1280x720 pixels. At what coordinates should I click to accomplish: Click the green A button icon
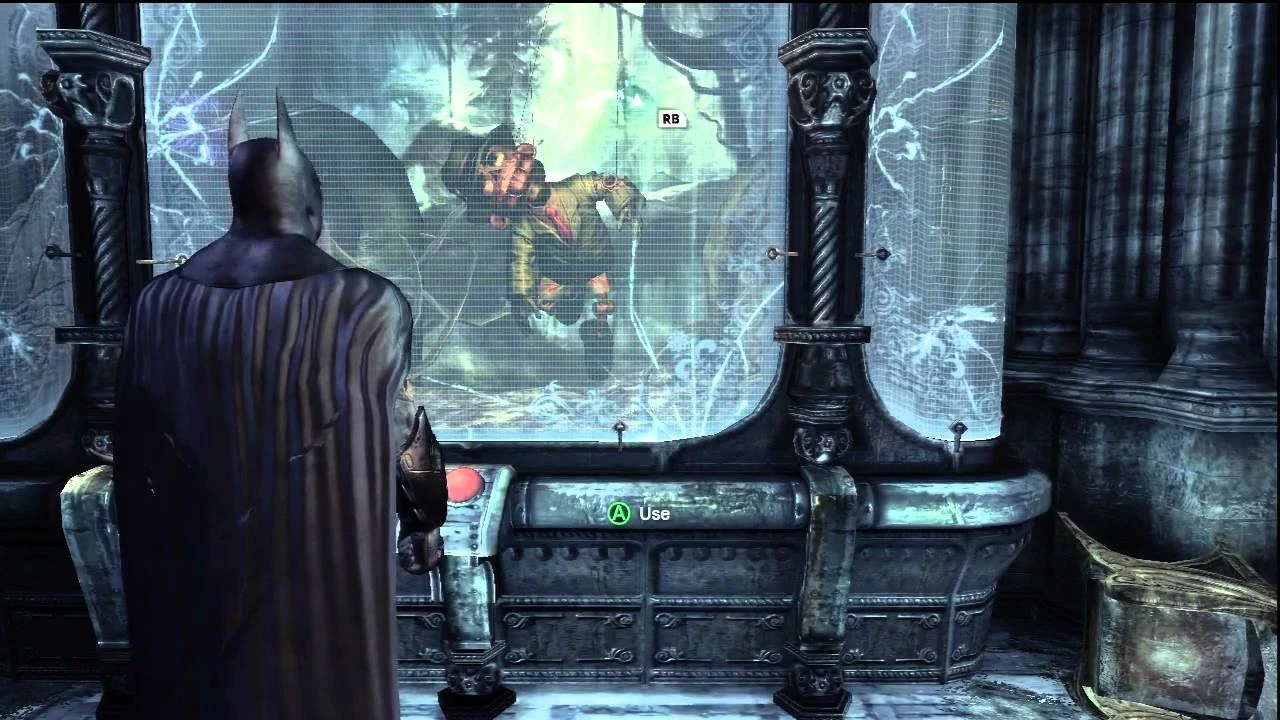pos(622,514)
